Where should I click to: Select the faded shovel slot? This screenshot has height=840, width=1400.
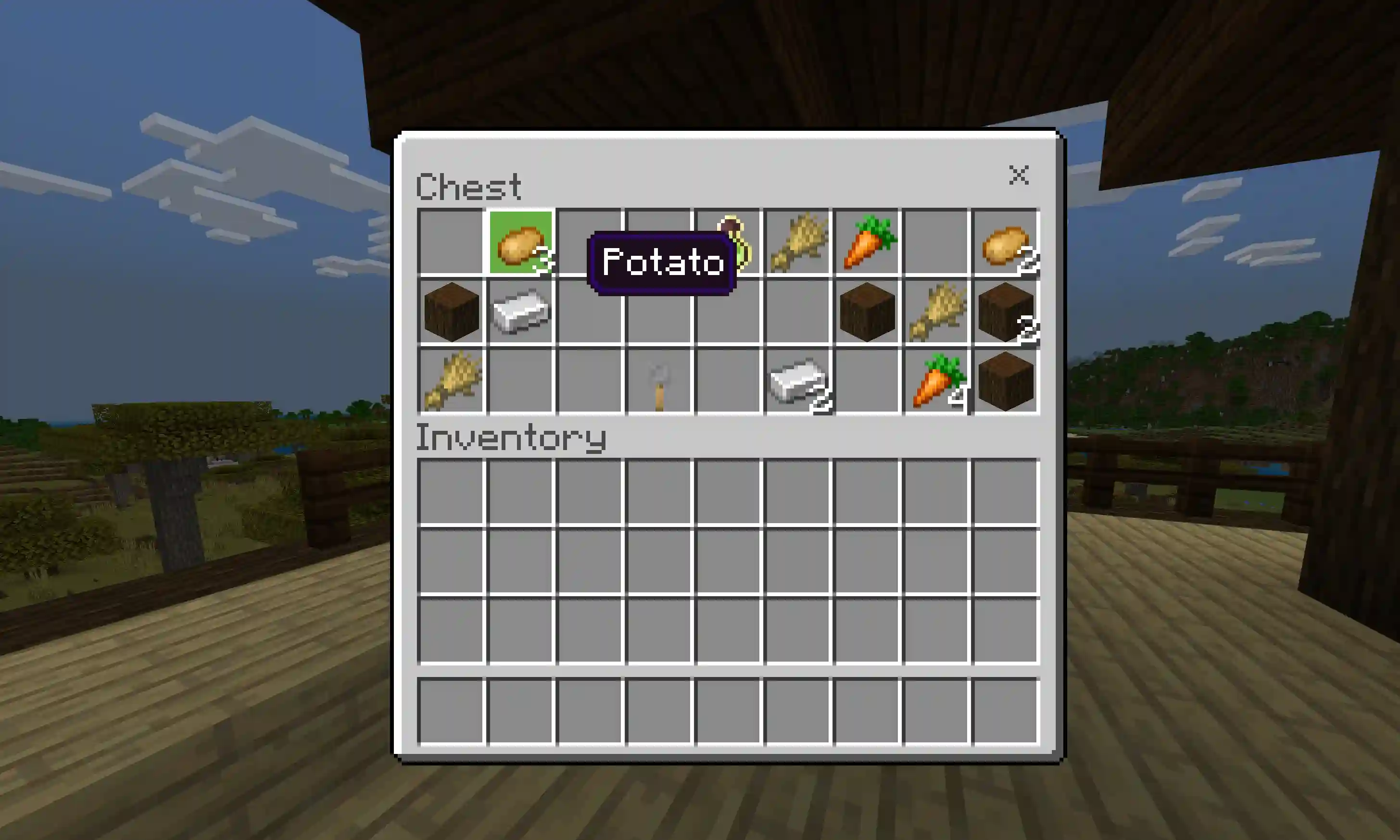click(x=659, y=381)
